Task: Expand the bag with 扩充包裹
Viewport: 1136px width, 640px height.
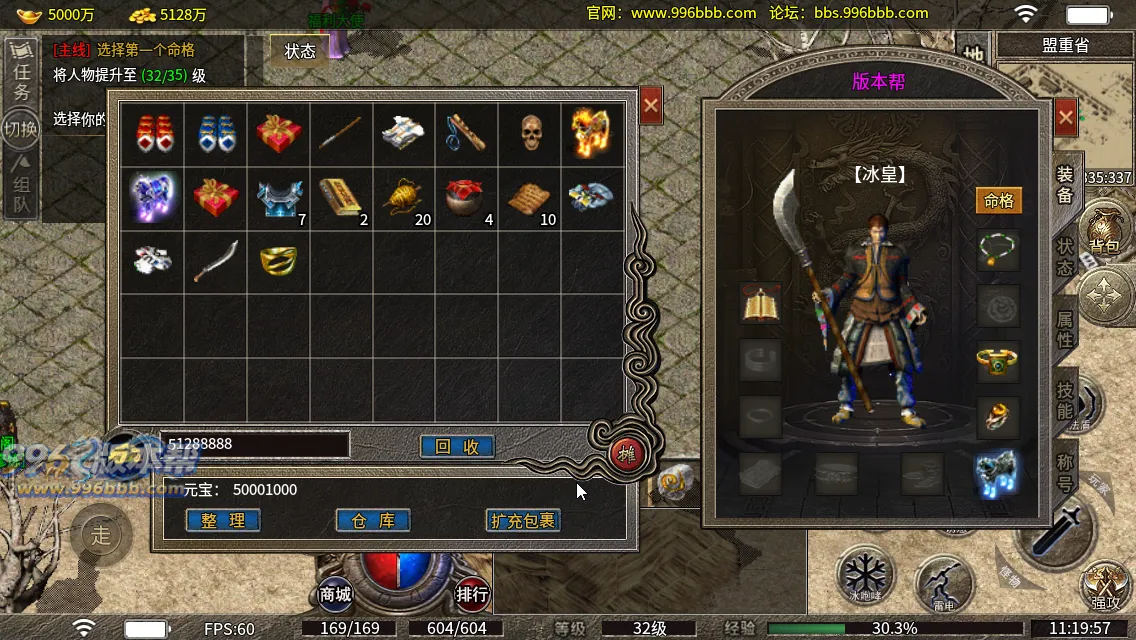Action: 522,520
